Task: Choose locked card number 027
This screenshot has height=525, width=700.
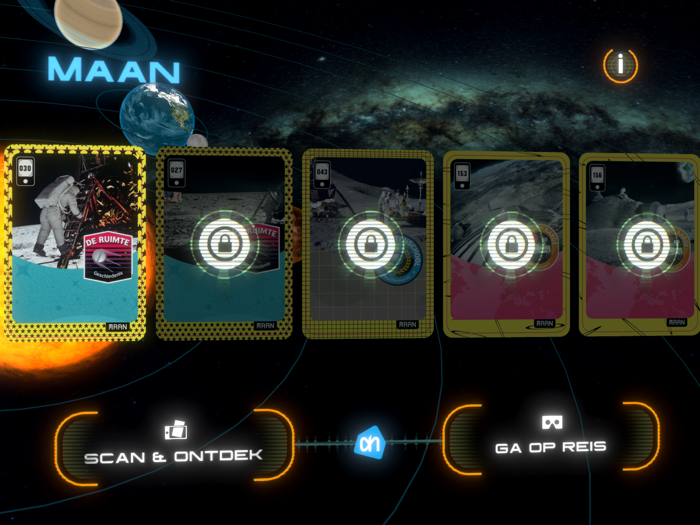Action: coord(224,244)
